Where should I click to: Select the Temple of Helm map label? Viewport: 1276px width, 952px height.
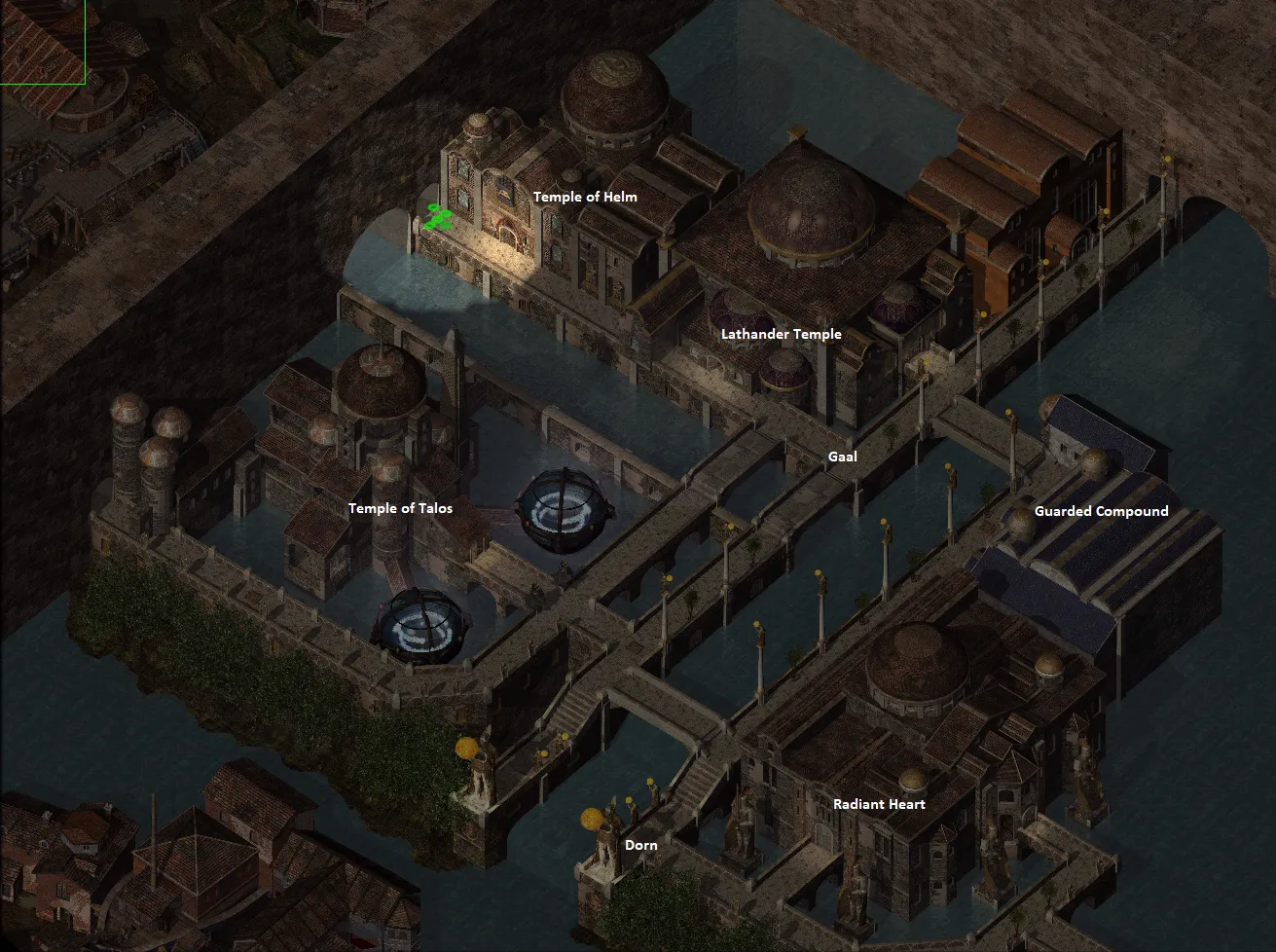pyautogui.click(x=585, y=197)
